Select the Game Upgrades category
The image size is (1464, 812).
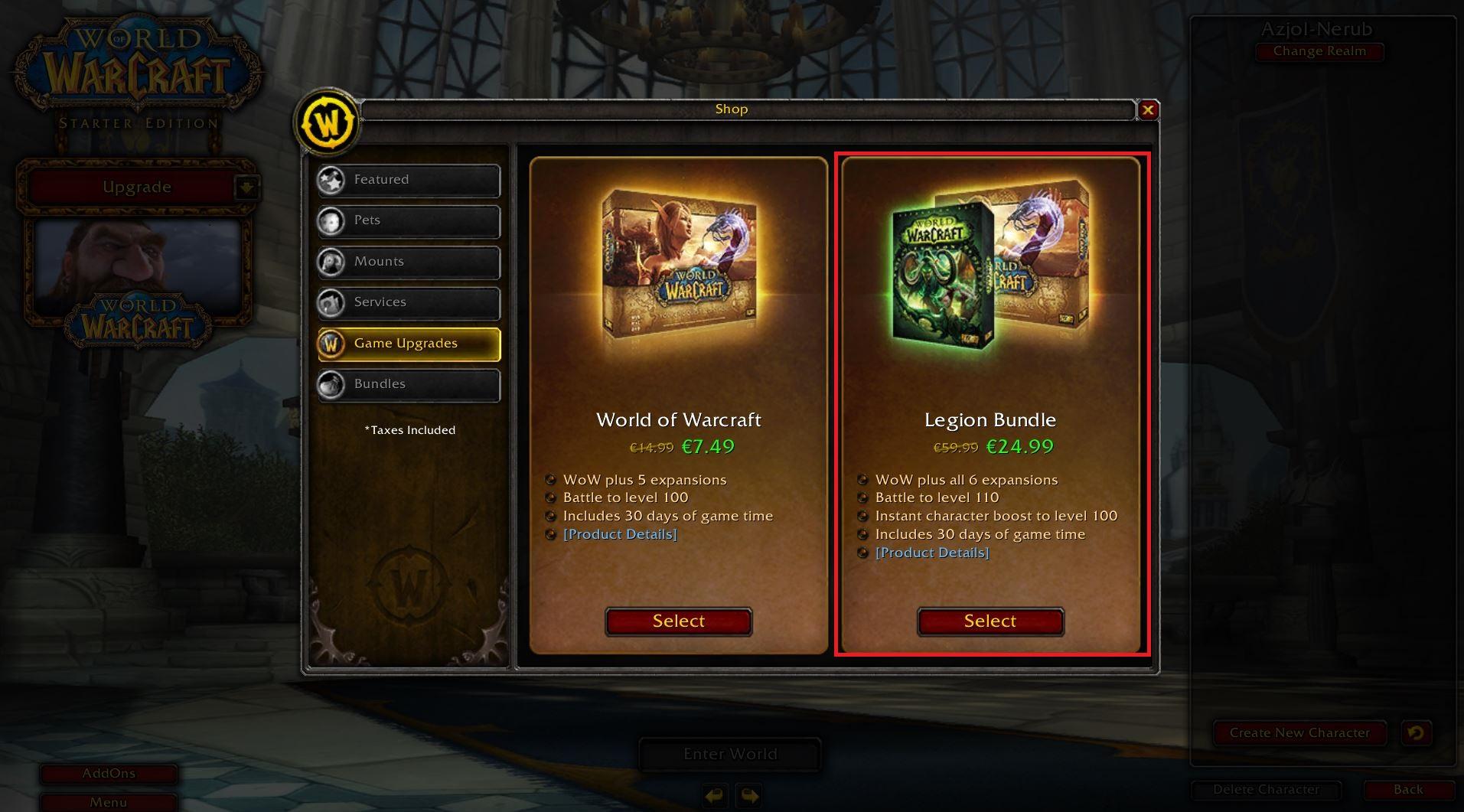click(x=409, y=344)
